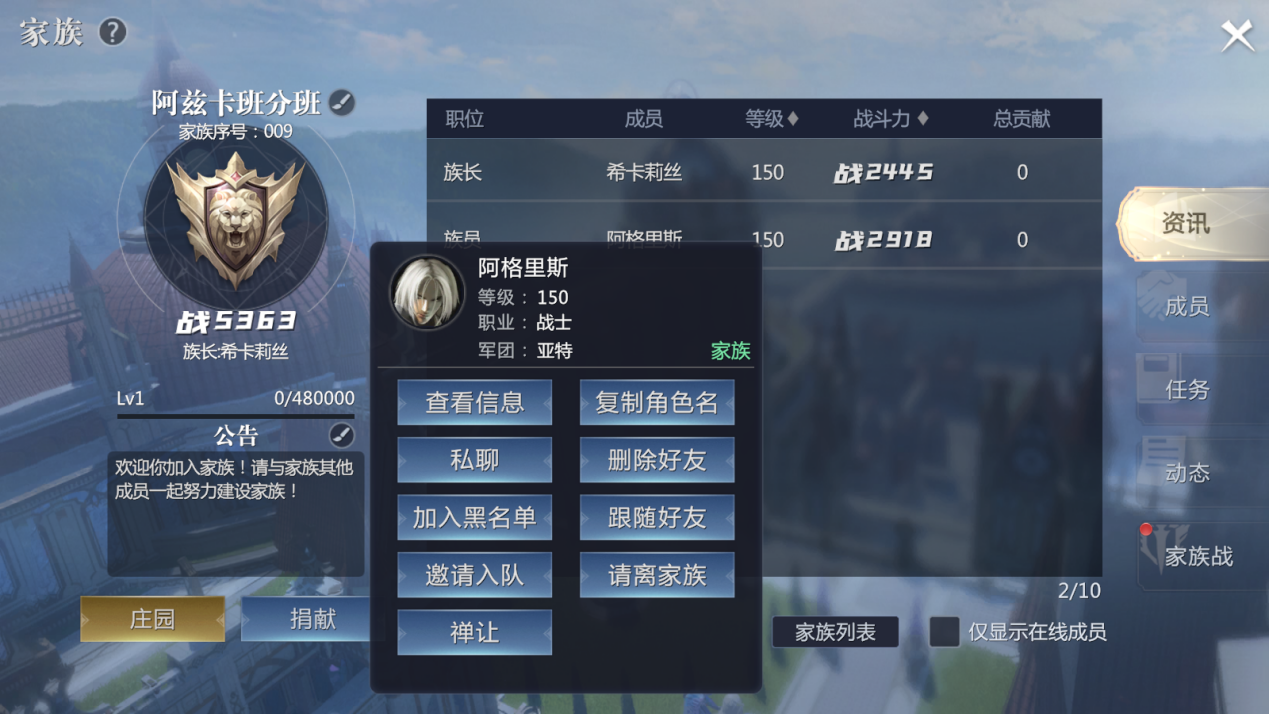Open the 庄园 manor
Screen dimensions: 1269x714
click(152, 619)
